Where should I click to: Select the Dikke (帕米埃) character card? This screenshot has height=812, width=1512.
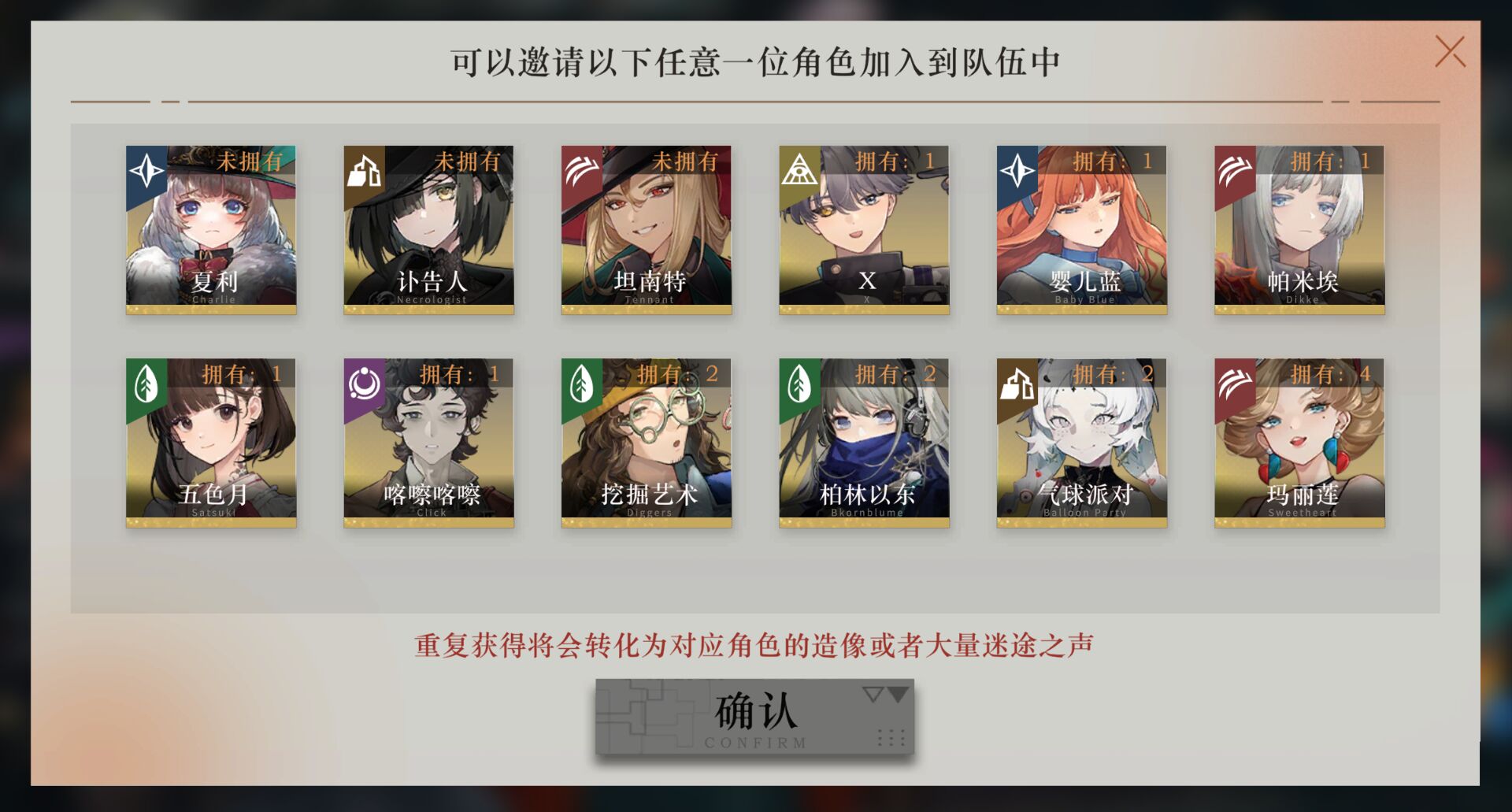tap(1299, 228)
